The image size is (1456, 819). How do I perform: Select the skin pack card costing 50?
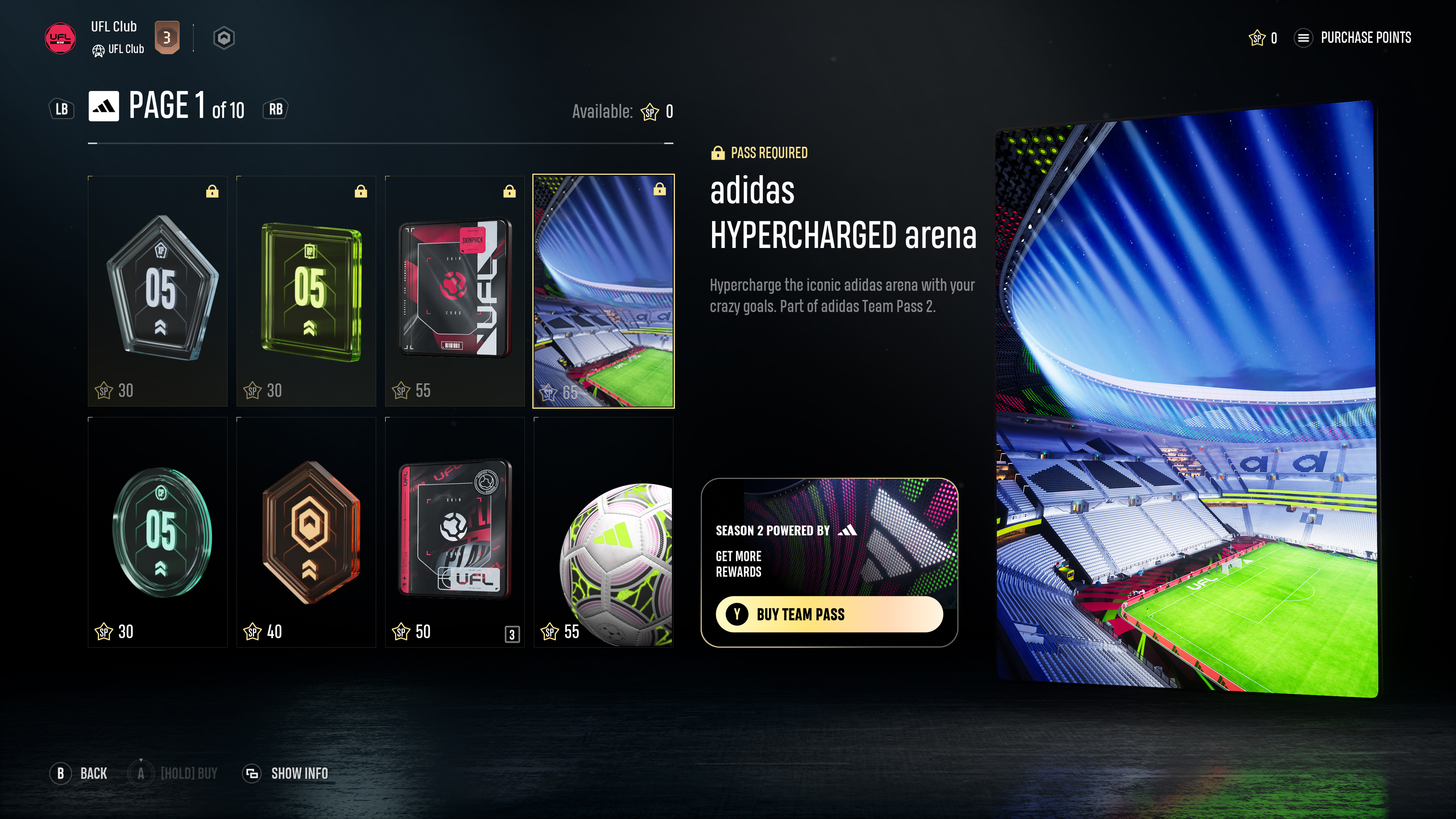[455, 532]
